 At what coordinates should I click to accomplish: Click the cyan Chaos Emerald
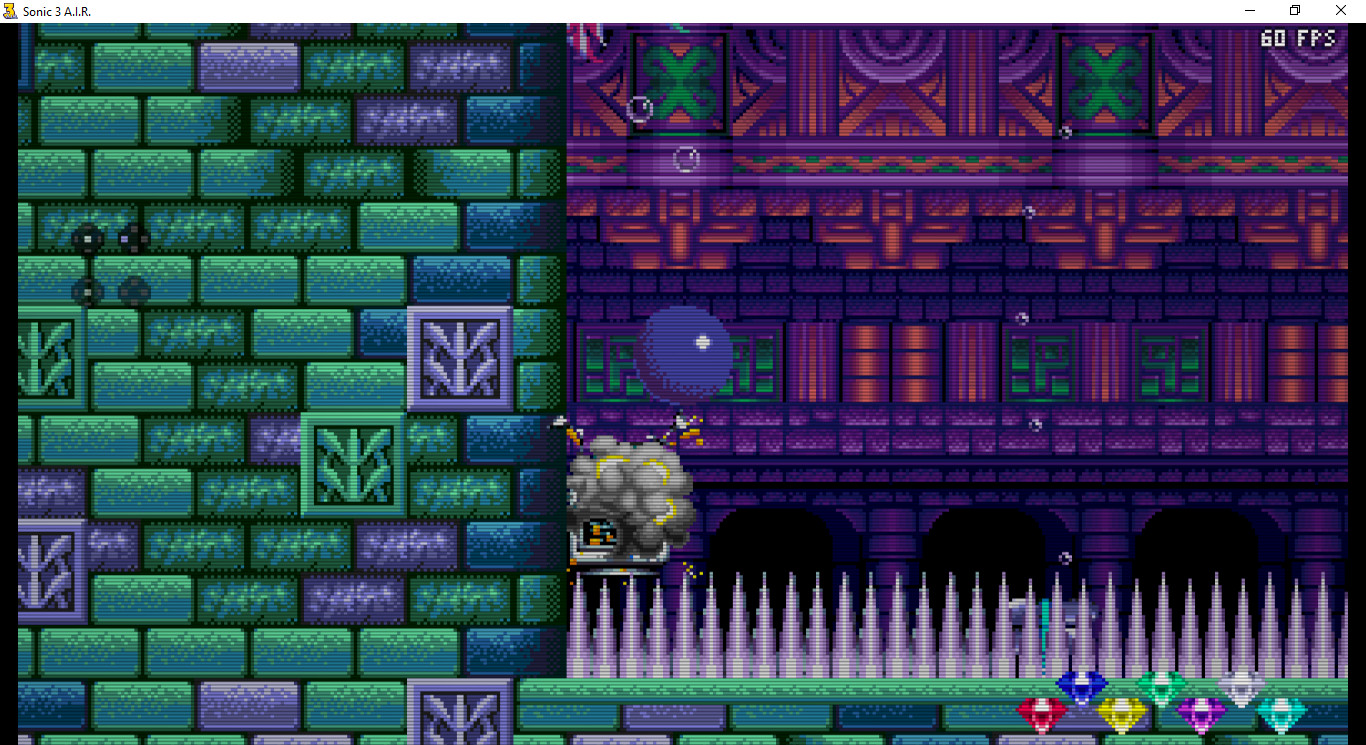pyautogui.click(x=1280, y=713)
